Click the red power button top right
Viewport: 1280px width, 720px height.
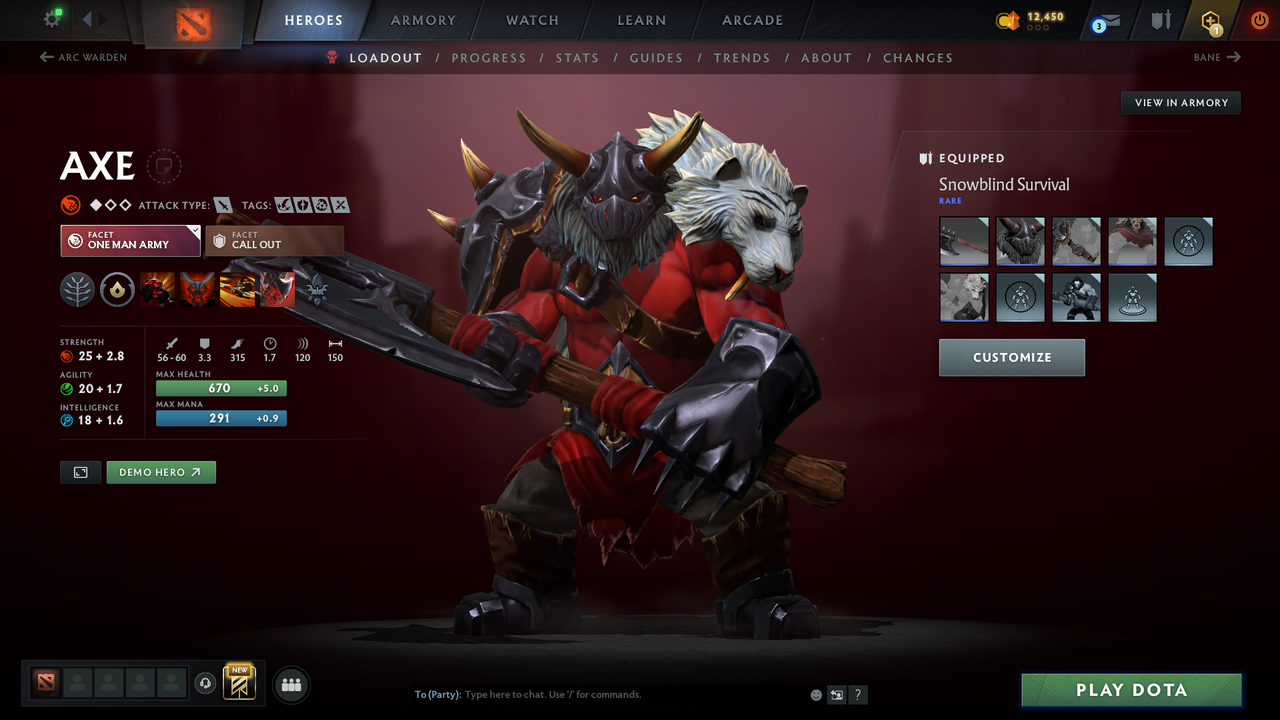(1259, 20)
